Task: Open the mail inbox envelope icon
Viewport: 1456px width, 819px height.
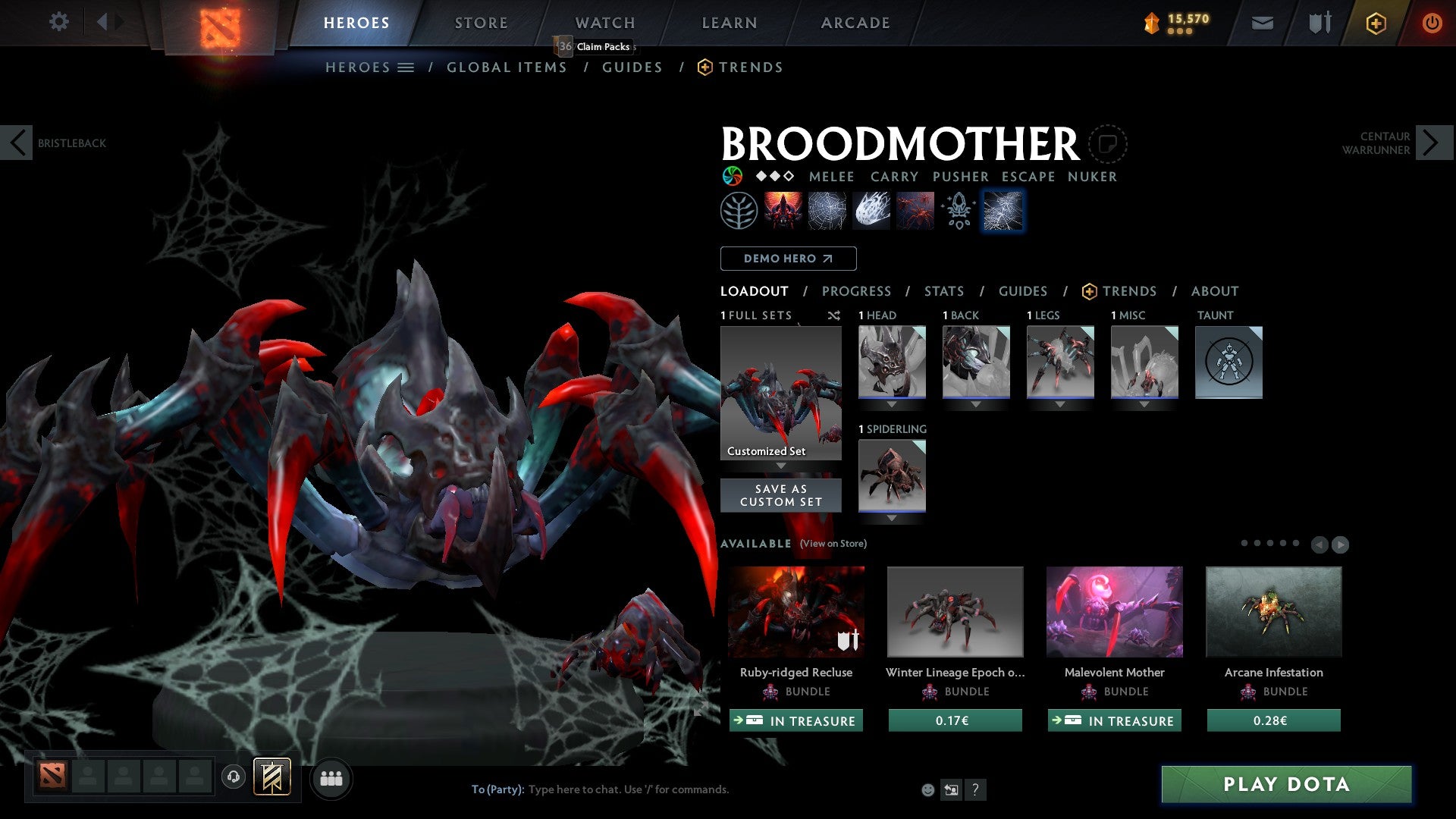Action: (1262, 22)
